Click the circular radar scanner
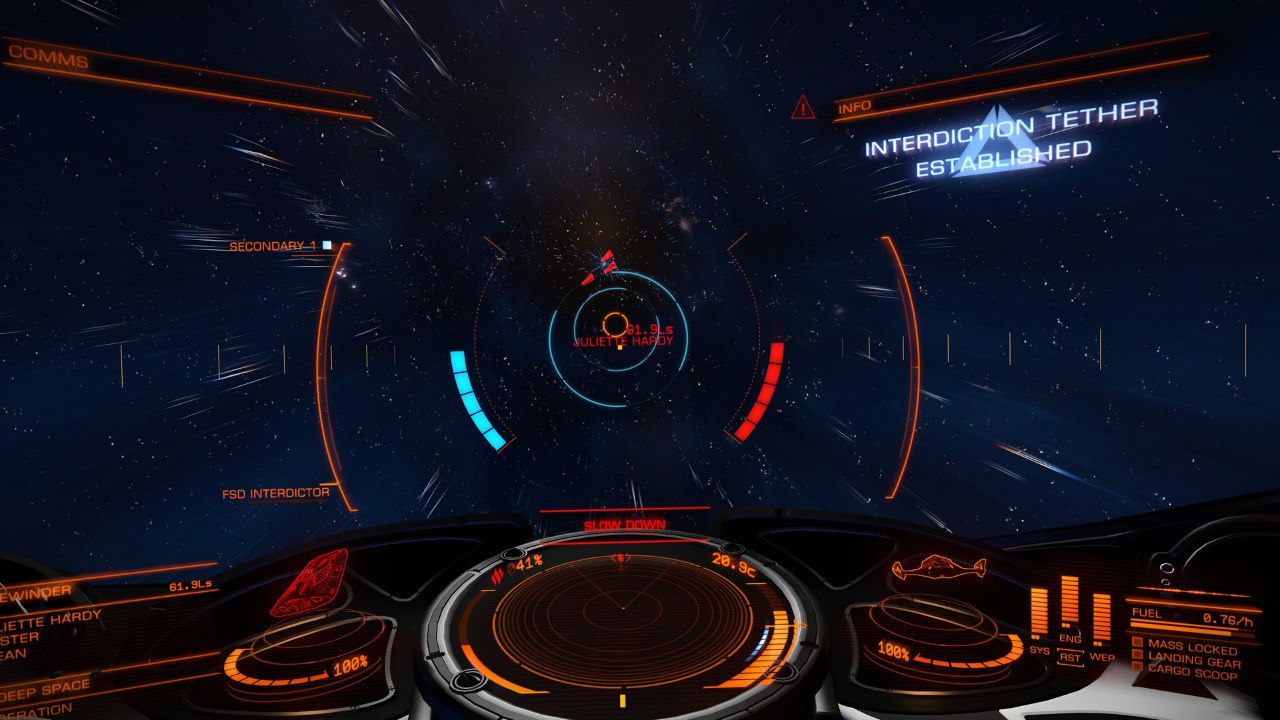 click(622, 608)
